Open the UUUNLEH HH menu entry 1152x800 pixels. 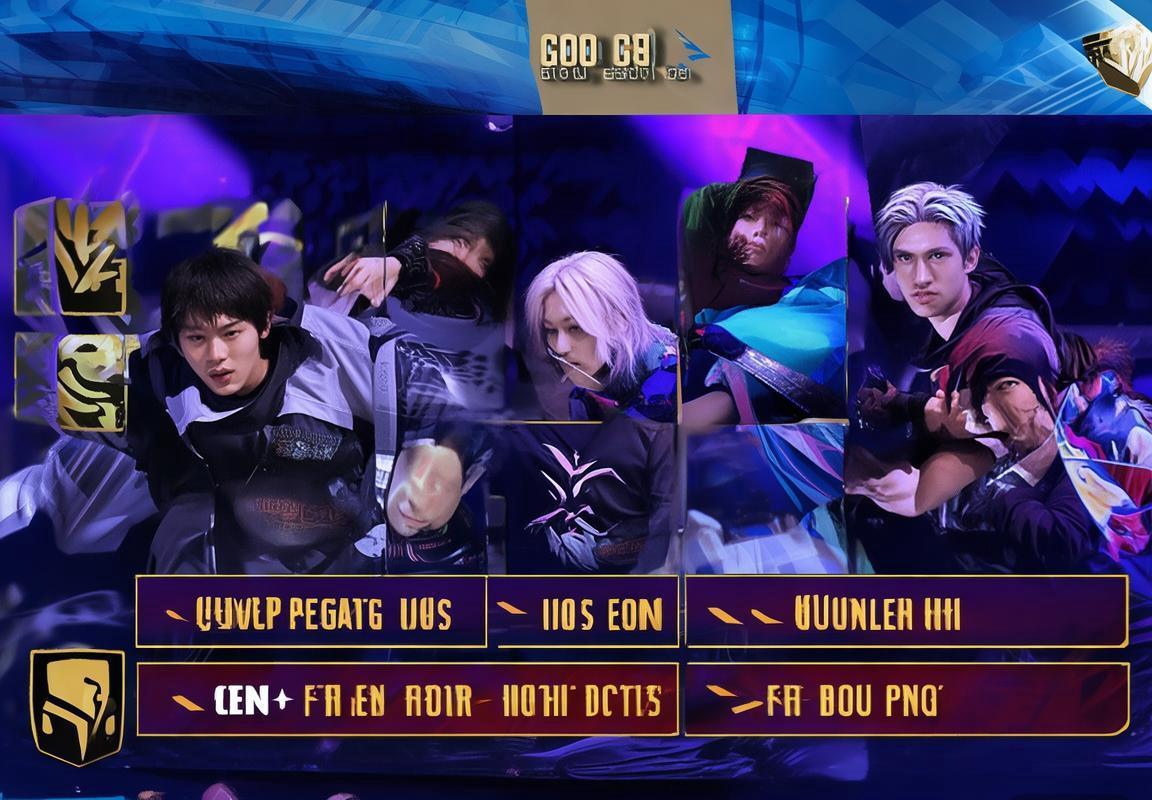(906, 611)
